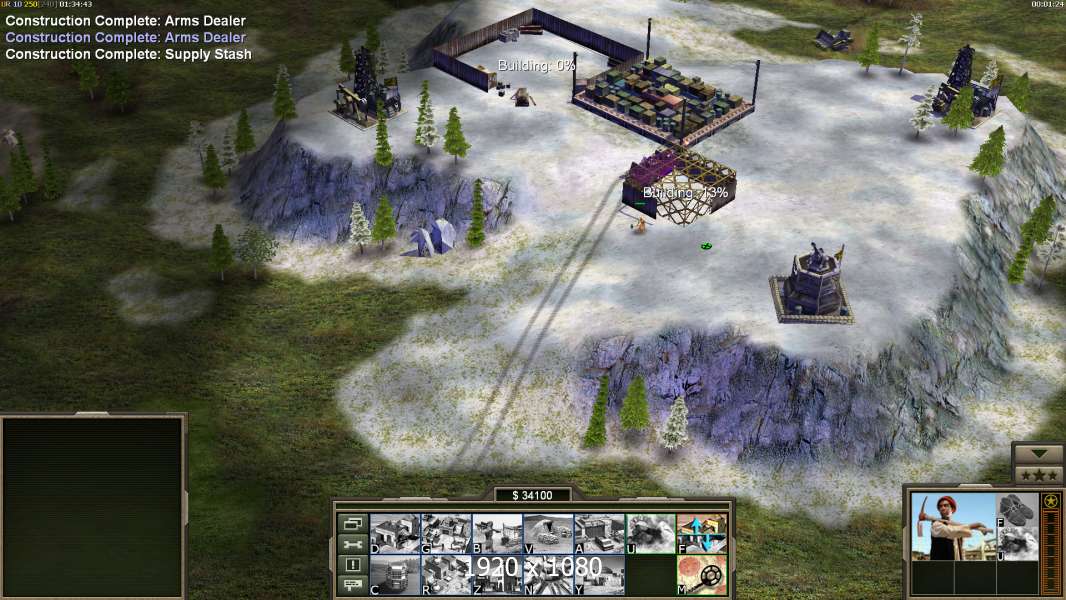The image size is (1066, 600).
Task: Choose the structure icon with hotkey G
Action: pos(446,534)
